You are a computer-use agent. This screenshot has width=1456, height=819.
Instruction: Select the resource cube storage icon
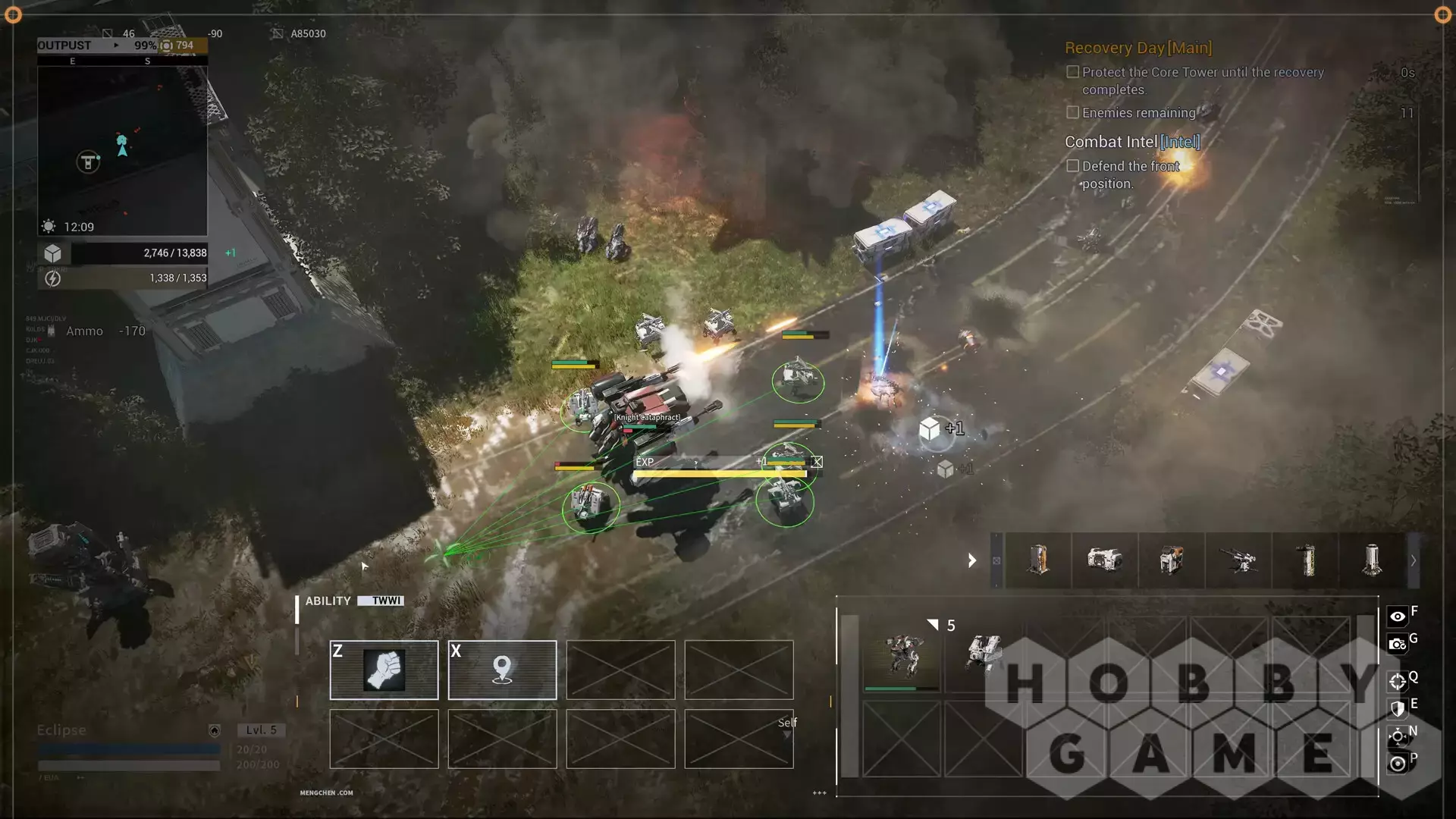53,253
